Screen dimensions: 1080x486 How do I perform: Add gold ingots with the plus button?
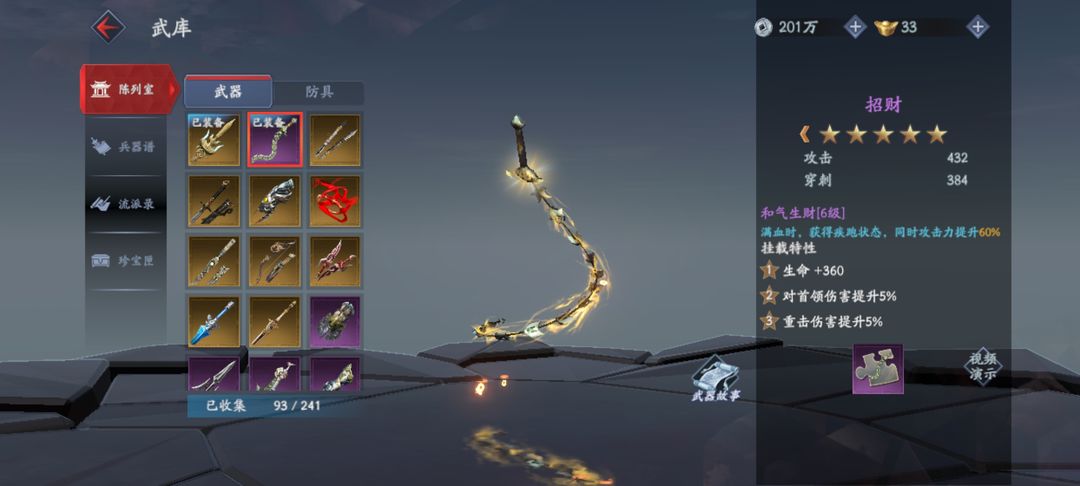tap(978, 27)
